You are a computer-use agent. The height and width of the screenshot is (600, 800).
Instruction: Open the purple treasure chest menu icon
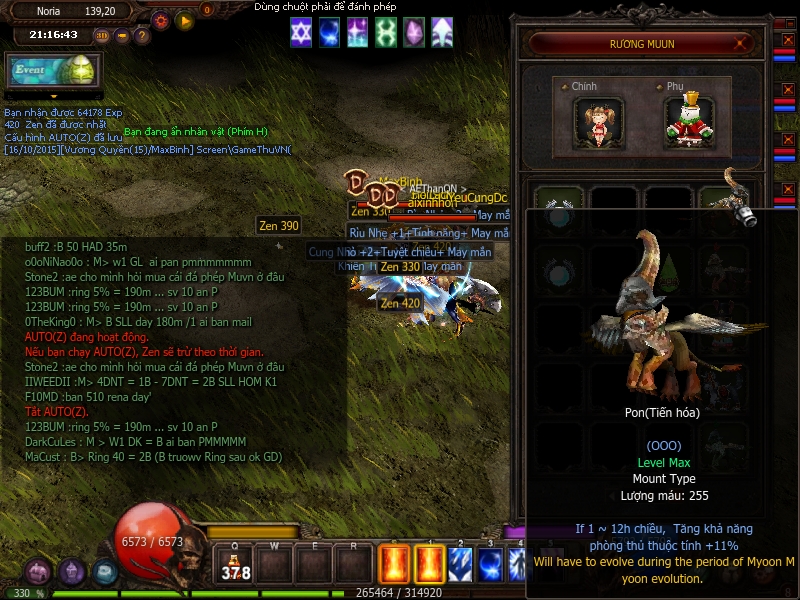(39, 572)
